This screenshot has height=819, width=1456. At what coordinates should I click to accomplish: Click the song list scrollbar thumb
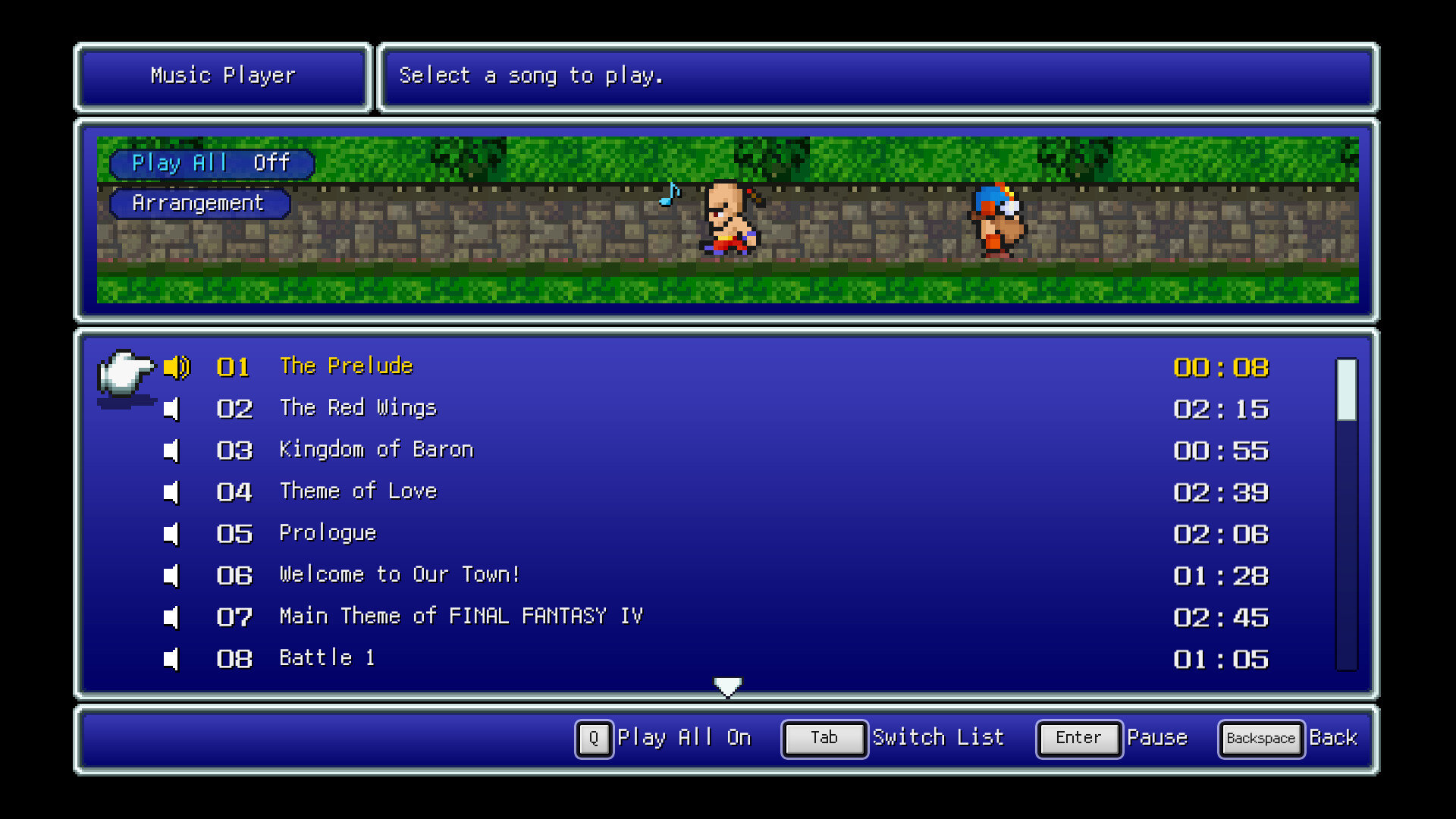(x=1345, y=391)
